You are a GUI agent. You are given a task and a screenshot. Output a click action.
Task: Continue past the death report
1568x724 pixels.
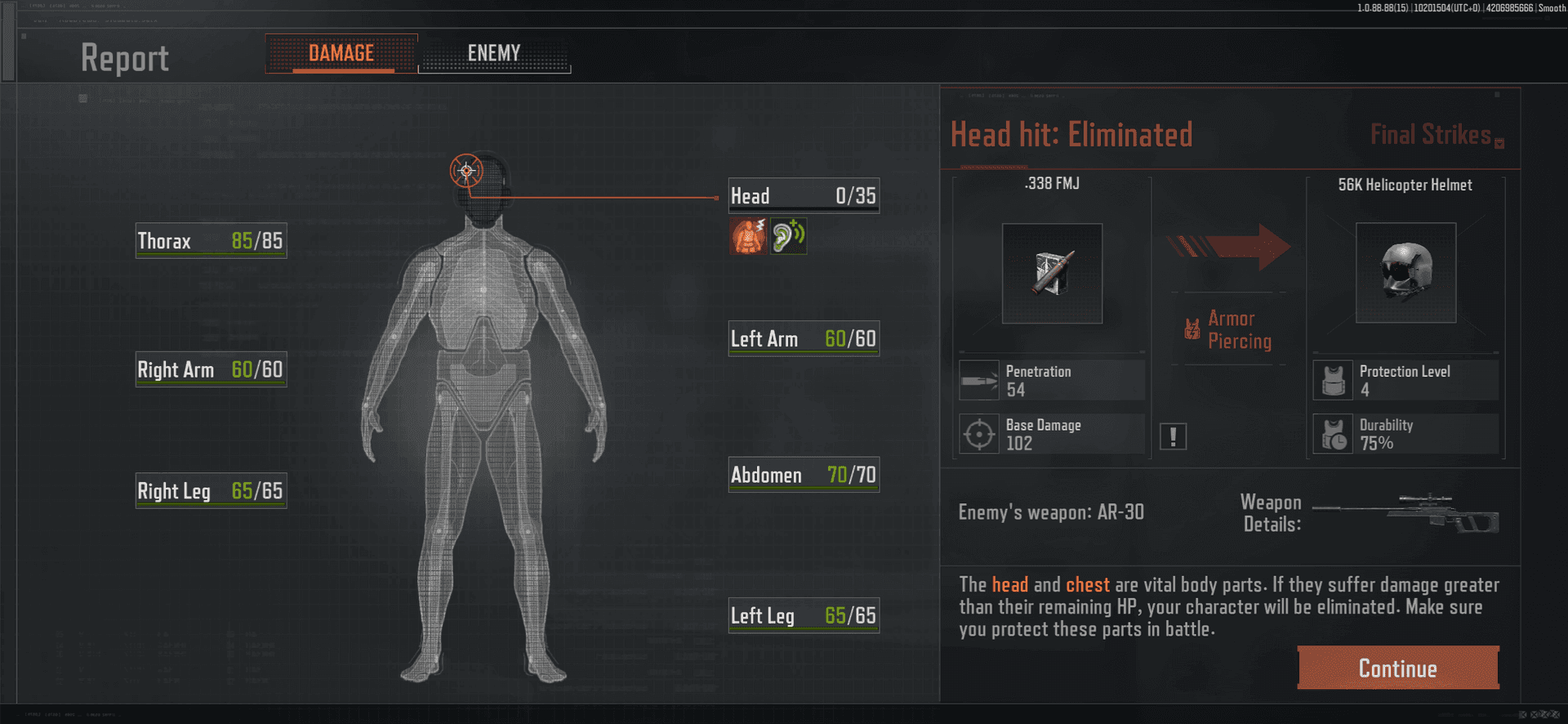pyautogui.click(x=1397, y=668)
